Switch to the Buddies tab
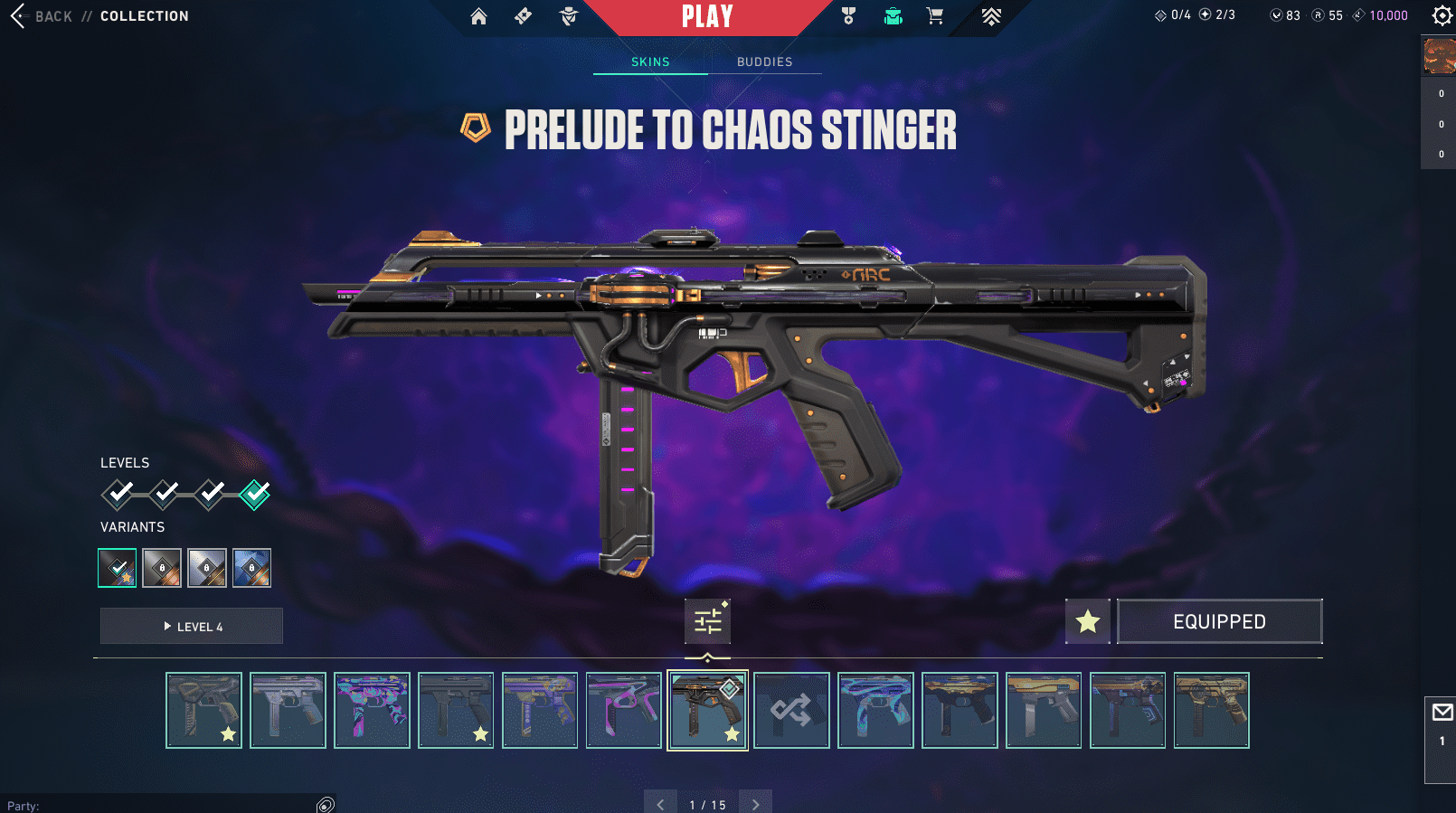This screenshot has height=813, width=1456. point(764,61)
